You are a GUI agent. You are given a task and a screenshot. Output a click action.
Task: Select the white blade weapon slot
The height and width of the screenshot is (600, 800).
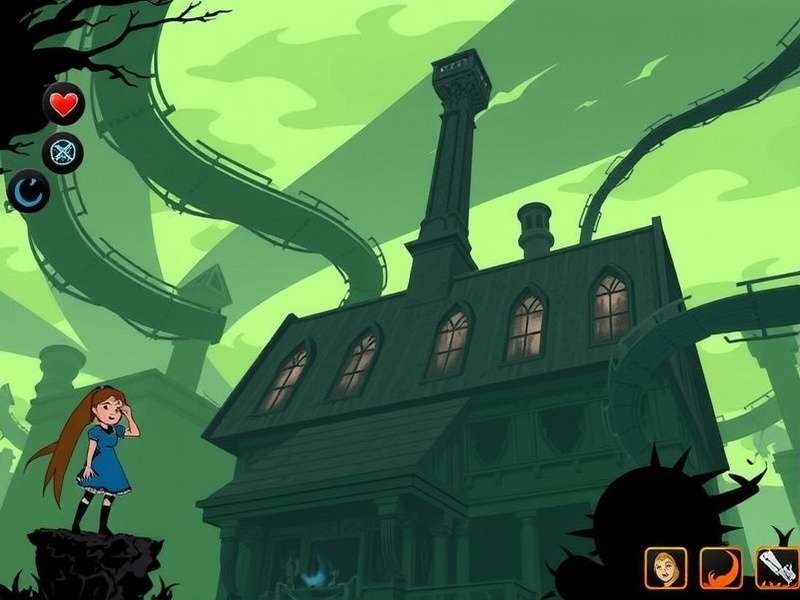coord(776,568)
